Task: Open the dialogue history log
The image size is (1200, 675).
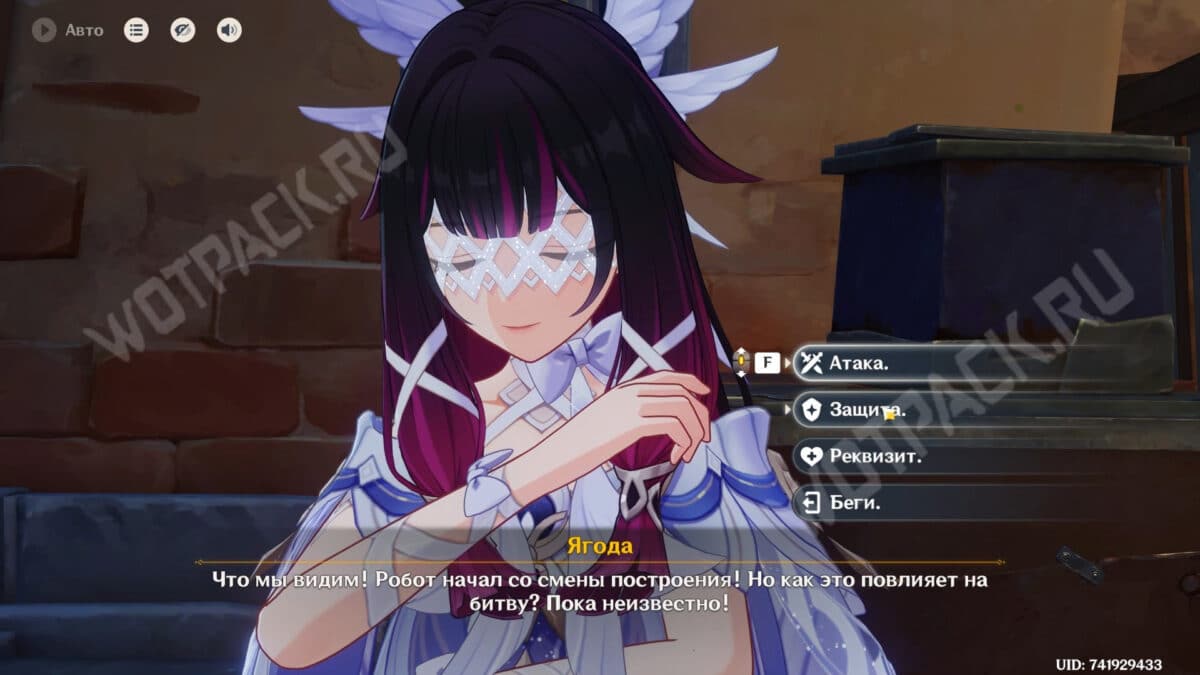Action: 136,30
